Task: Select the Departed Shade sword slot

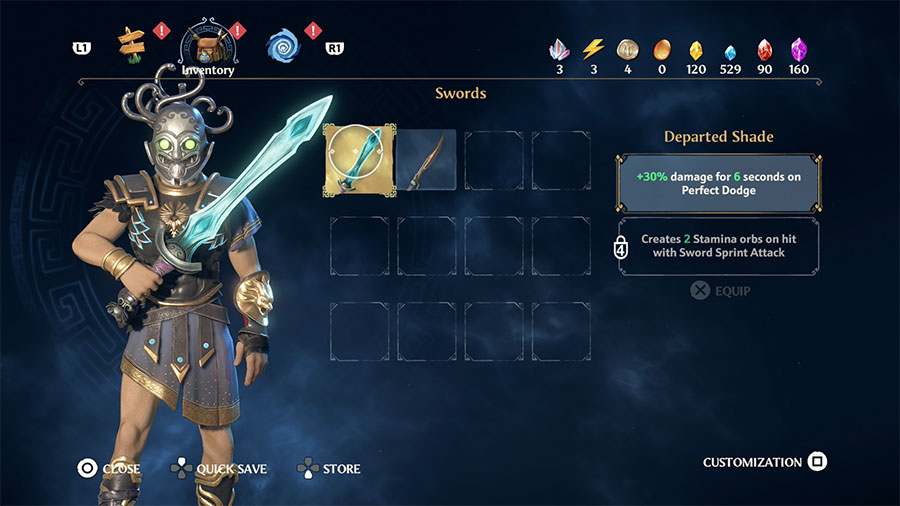Action: point(359,160)
